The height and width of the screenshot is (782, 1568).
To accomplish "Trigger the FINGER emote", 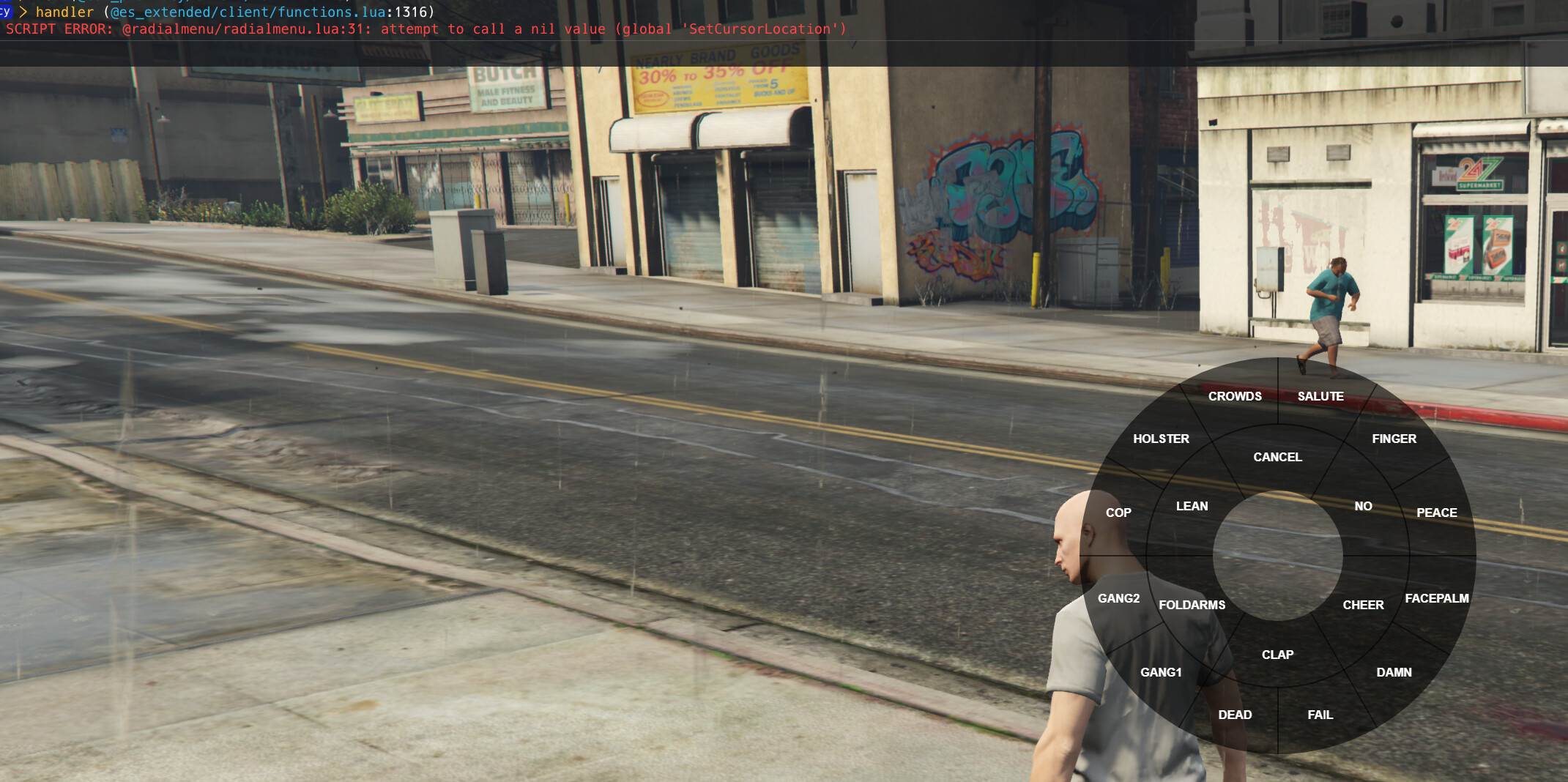I will pyautogui.click(x=1394, y=438).
